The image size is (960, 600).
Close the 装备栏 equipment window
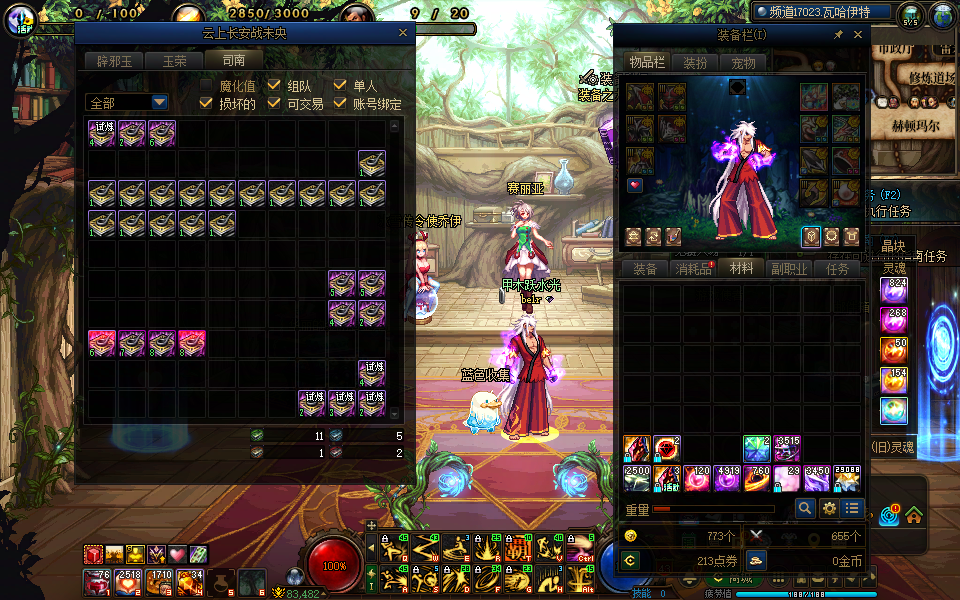[858, 34]
